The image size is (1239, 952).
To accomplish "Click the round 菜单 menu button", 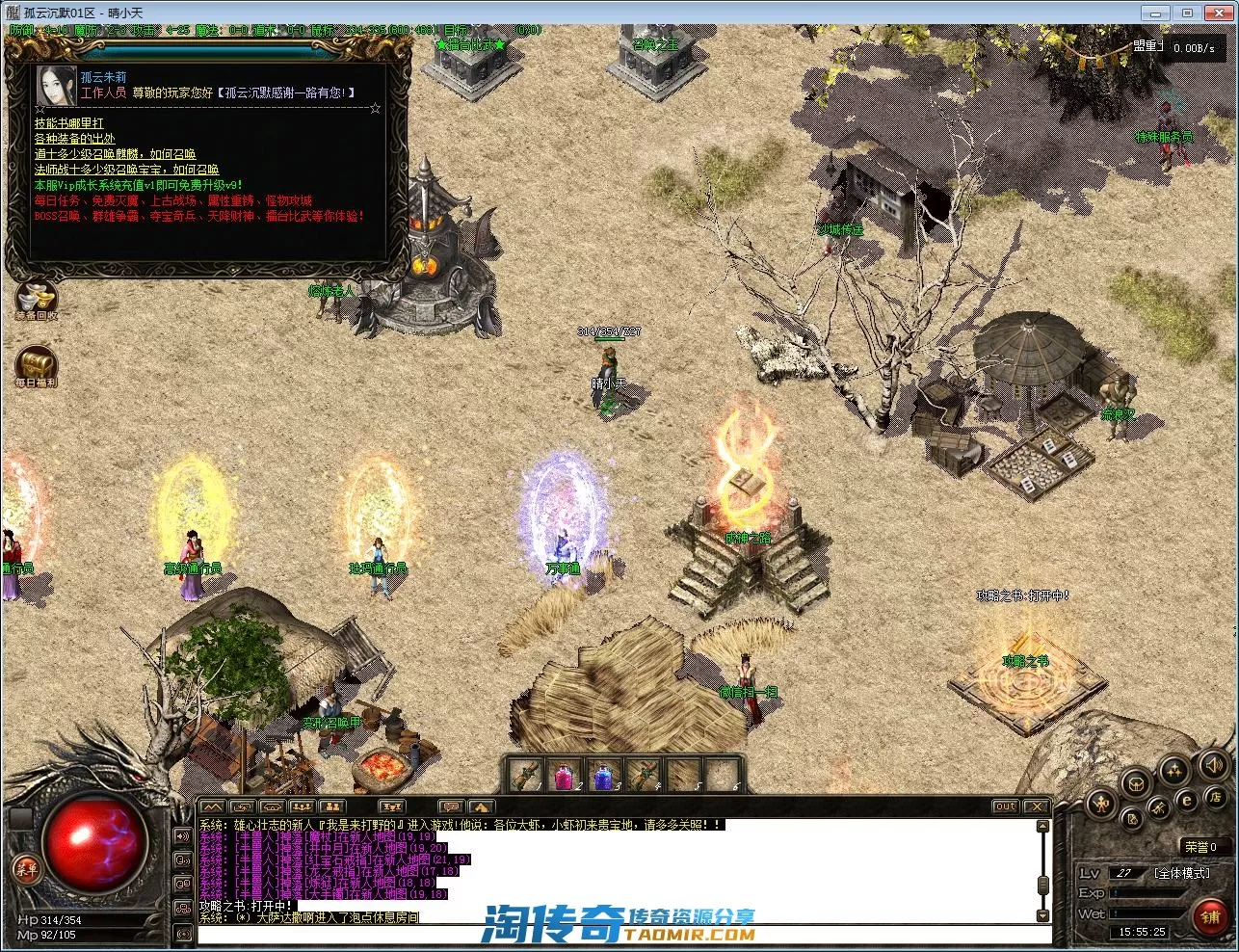I will click(27, 869).
